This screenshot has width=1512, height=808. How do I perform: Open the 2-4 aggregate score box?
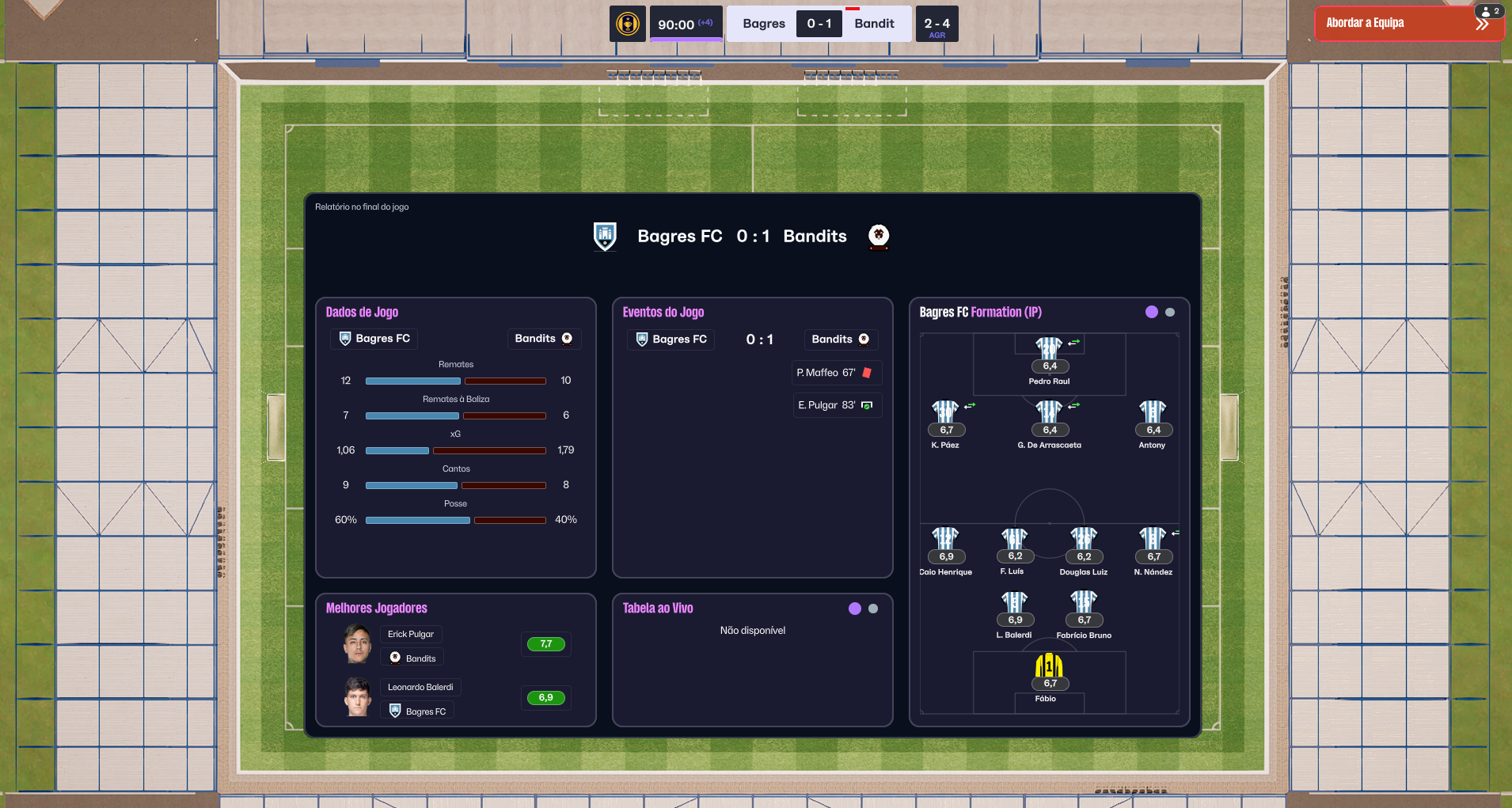tap(936, 25)
